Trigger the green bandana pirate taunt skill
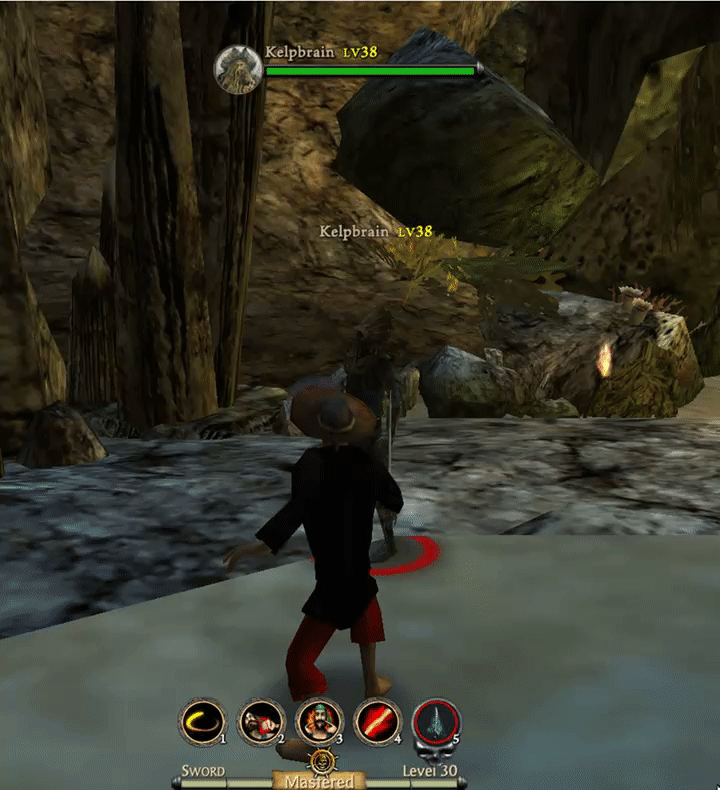The image size is (720, 790). pyautogui.click(x=319, y=720)
